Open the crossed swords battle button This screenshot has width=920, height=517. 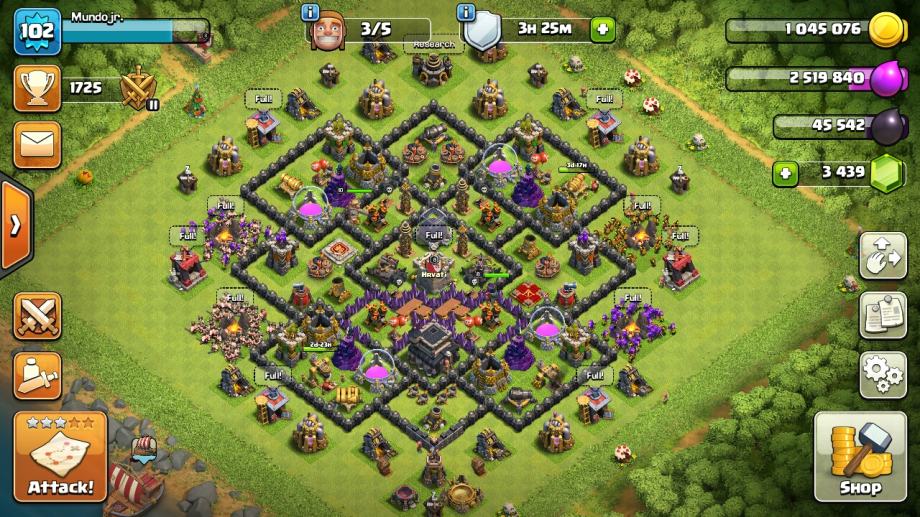tap(37, 316)
